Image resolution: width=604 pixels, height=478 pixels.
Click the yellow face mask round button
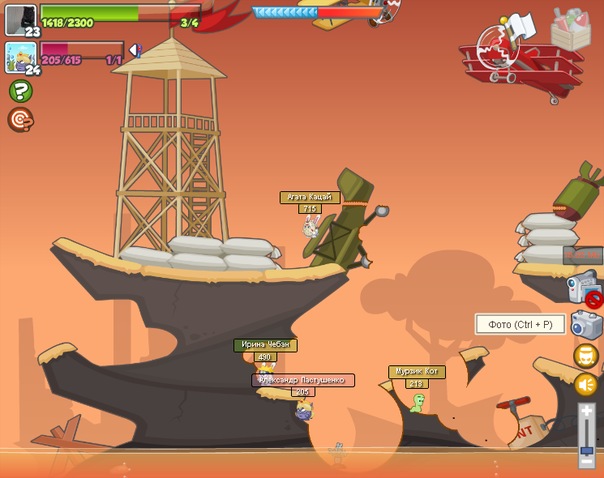tap(586, 356)
